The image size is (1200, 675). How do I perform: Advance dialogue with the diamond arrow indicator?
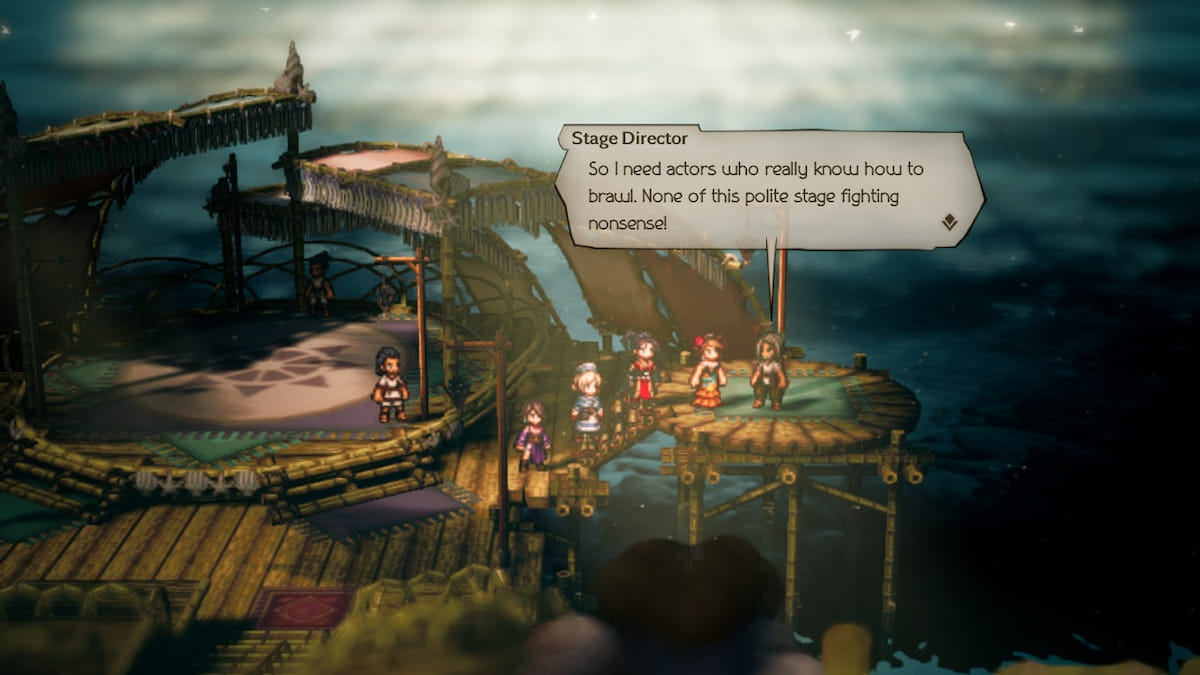[x=949, y=222]
